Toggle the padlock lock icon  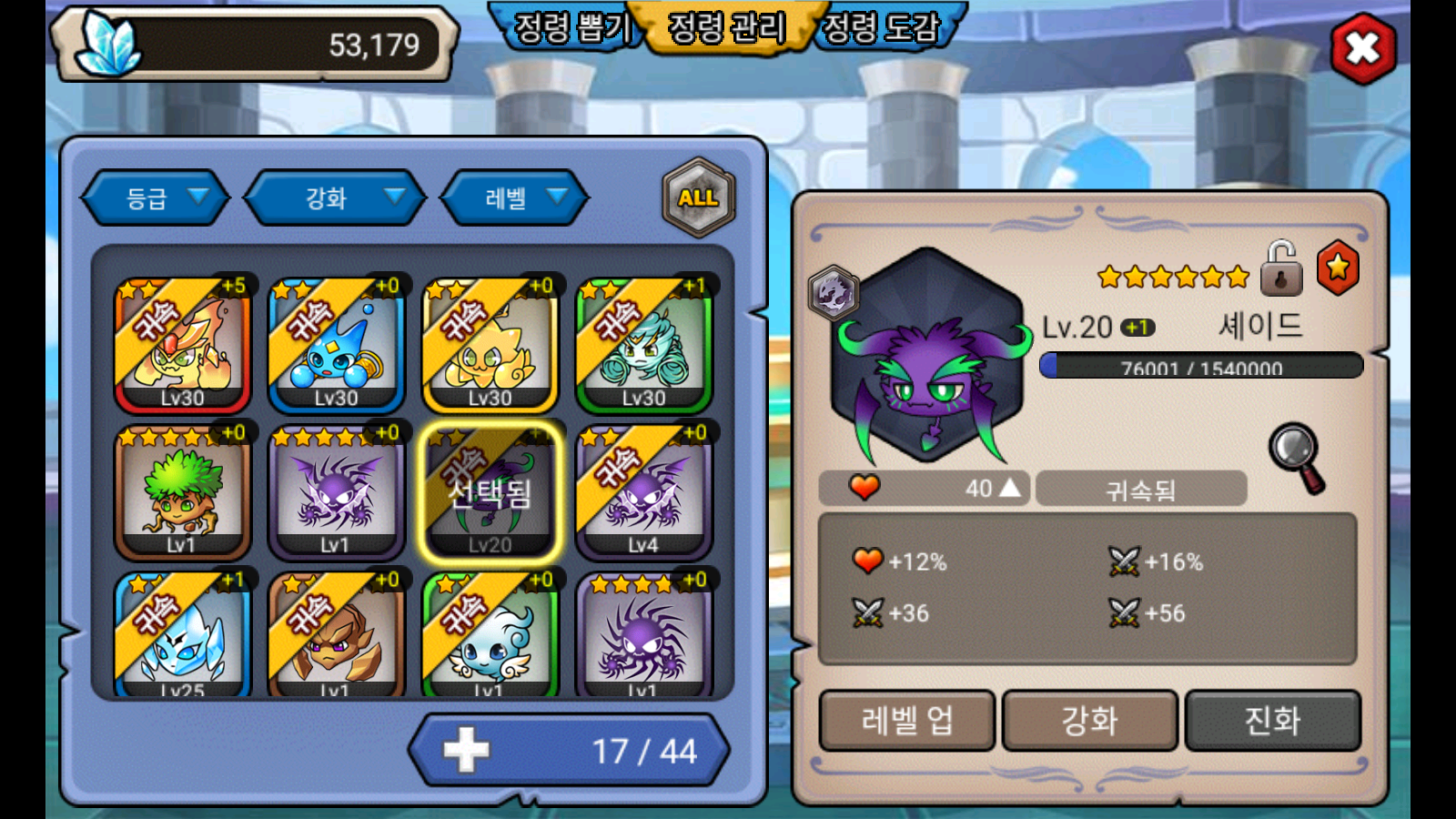coord(1280,268)
